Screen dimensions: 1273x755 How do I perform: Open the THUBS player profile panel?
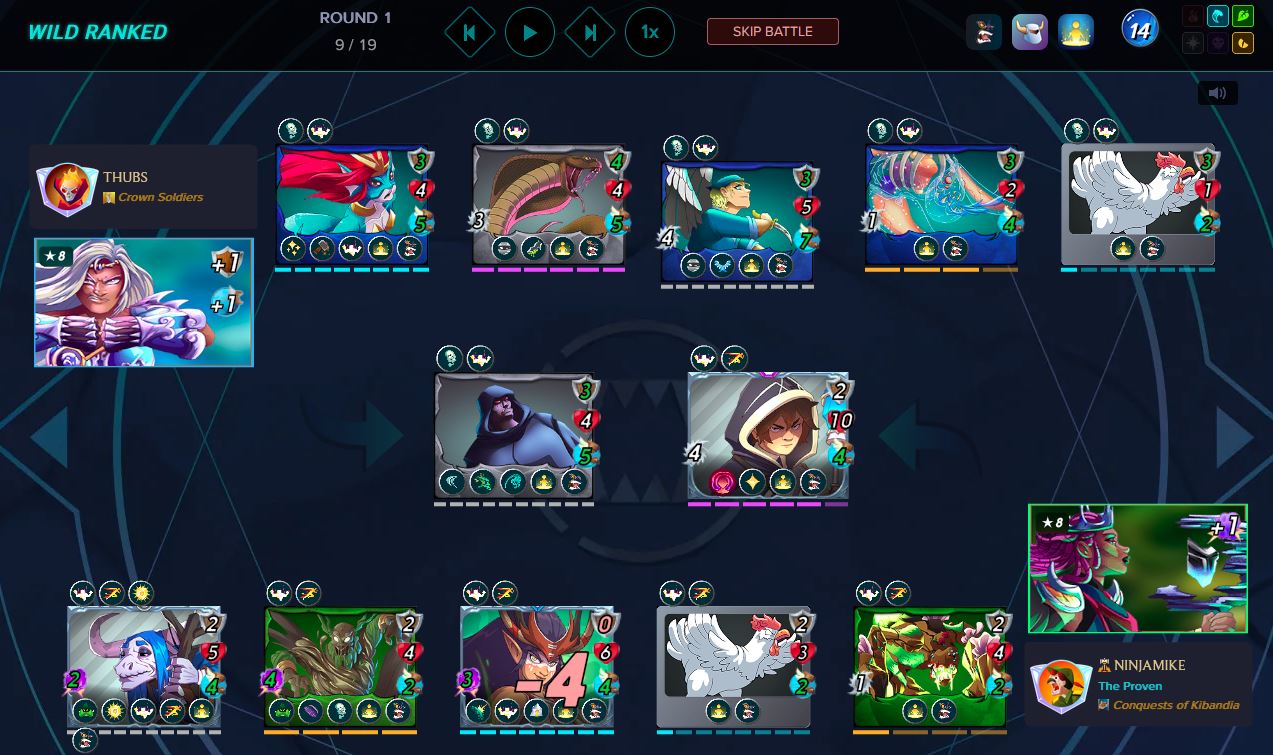(x=143, y=187)
